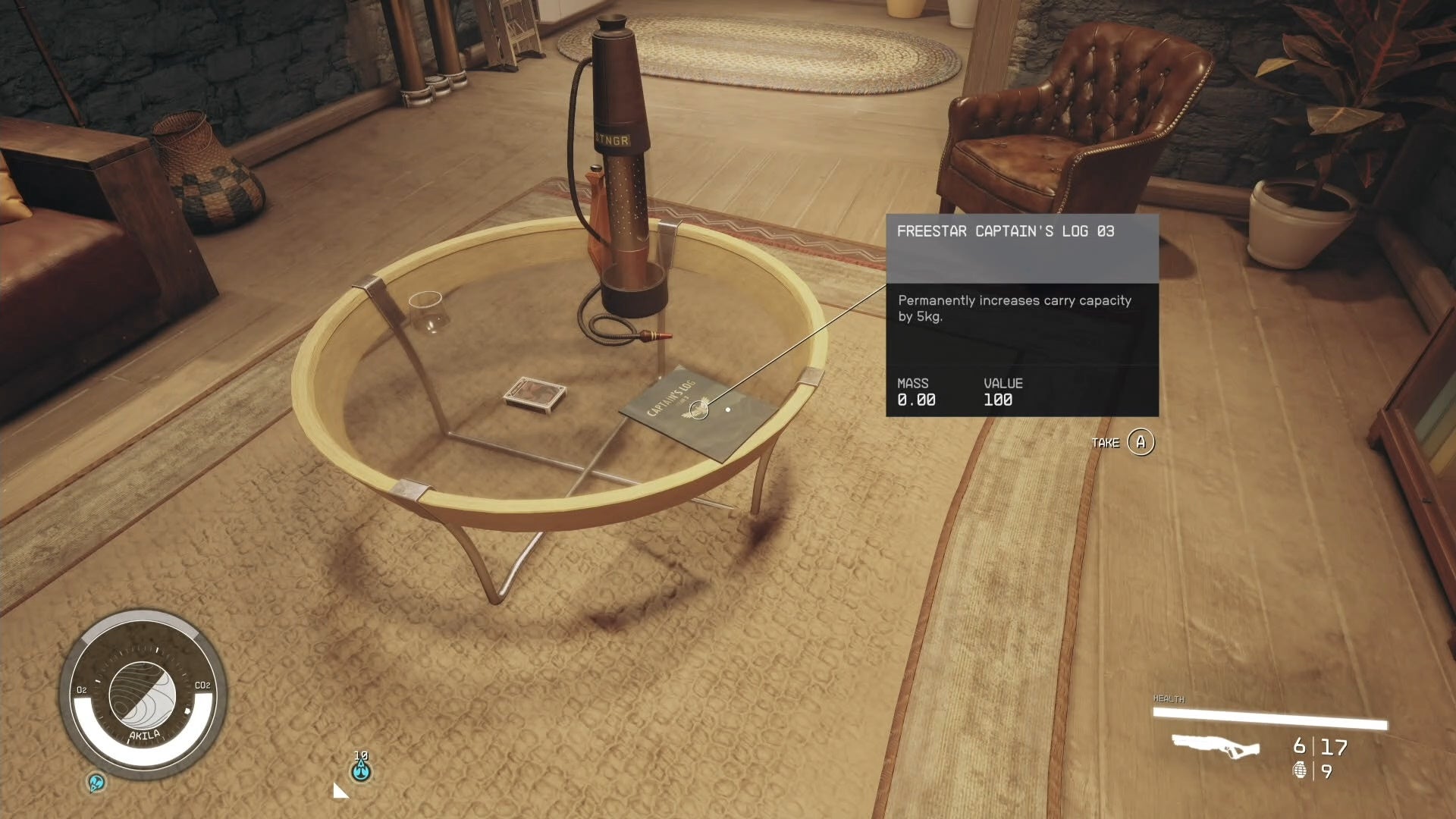The image size is (1456, 819).
Task: Select the equipped shotgun weapon icon
Action: coord(1215,746)
